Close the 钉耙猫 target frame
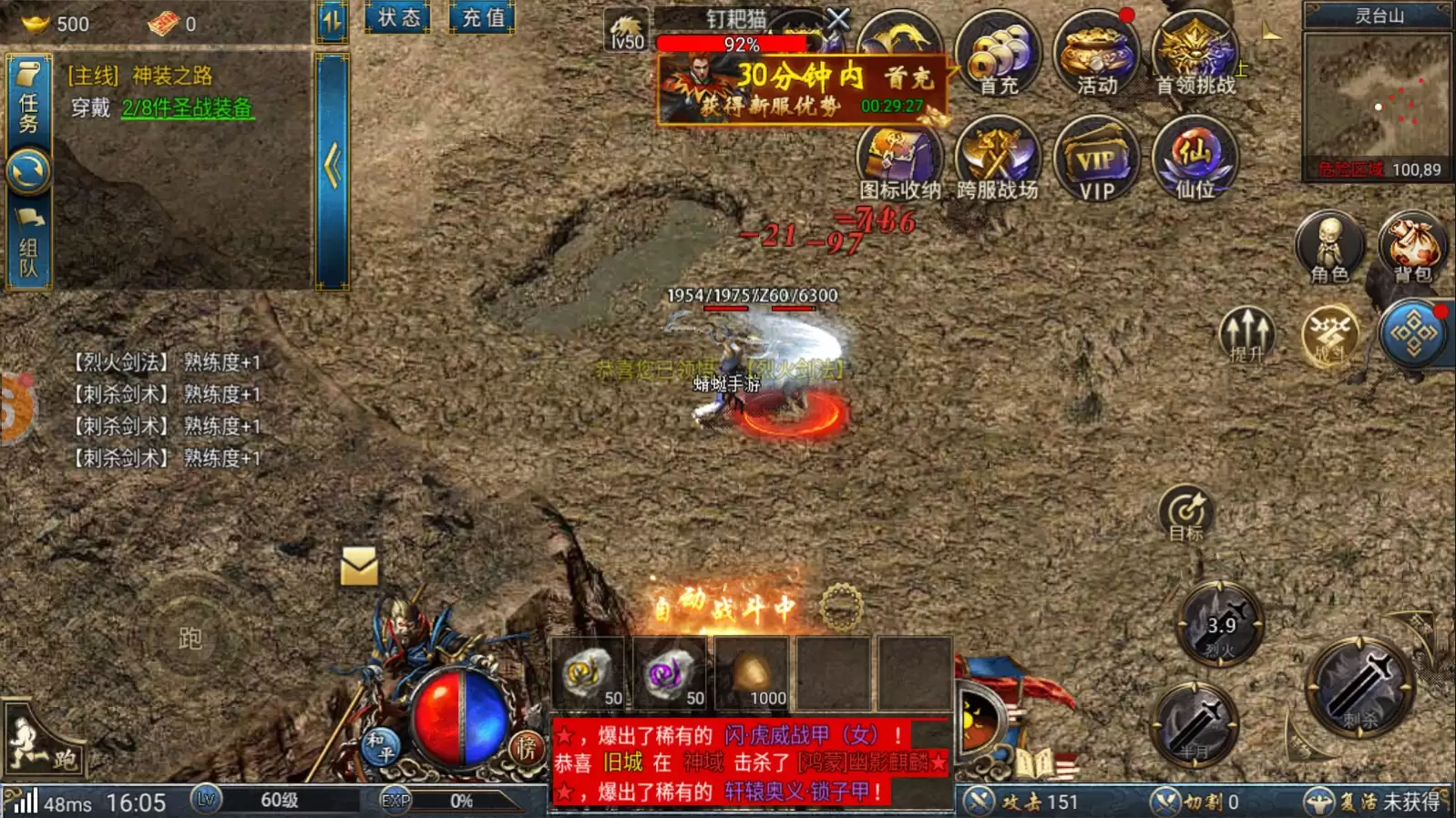This screenshot has height=818, width=1456. pos(838,17)
